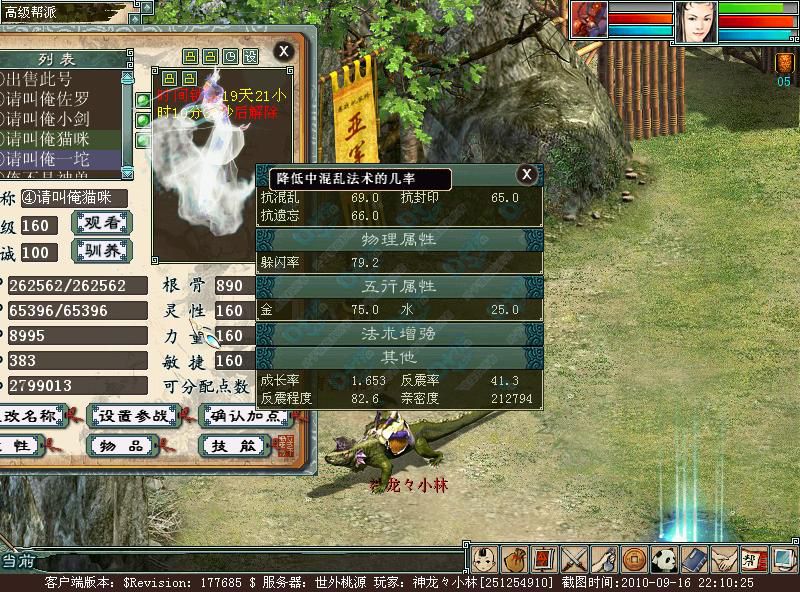Click the 观看 (view) button

tap(103, 224)
